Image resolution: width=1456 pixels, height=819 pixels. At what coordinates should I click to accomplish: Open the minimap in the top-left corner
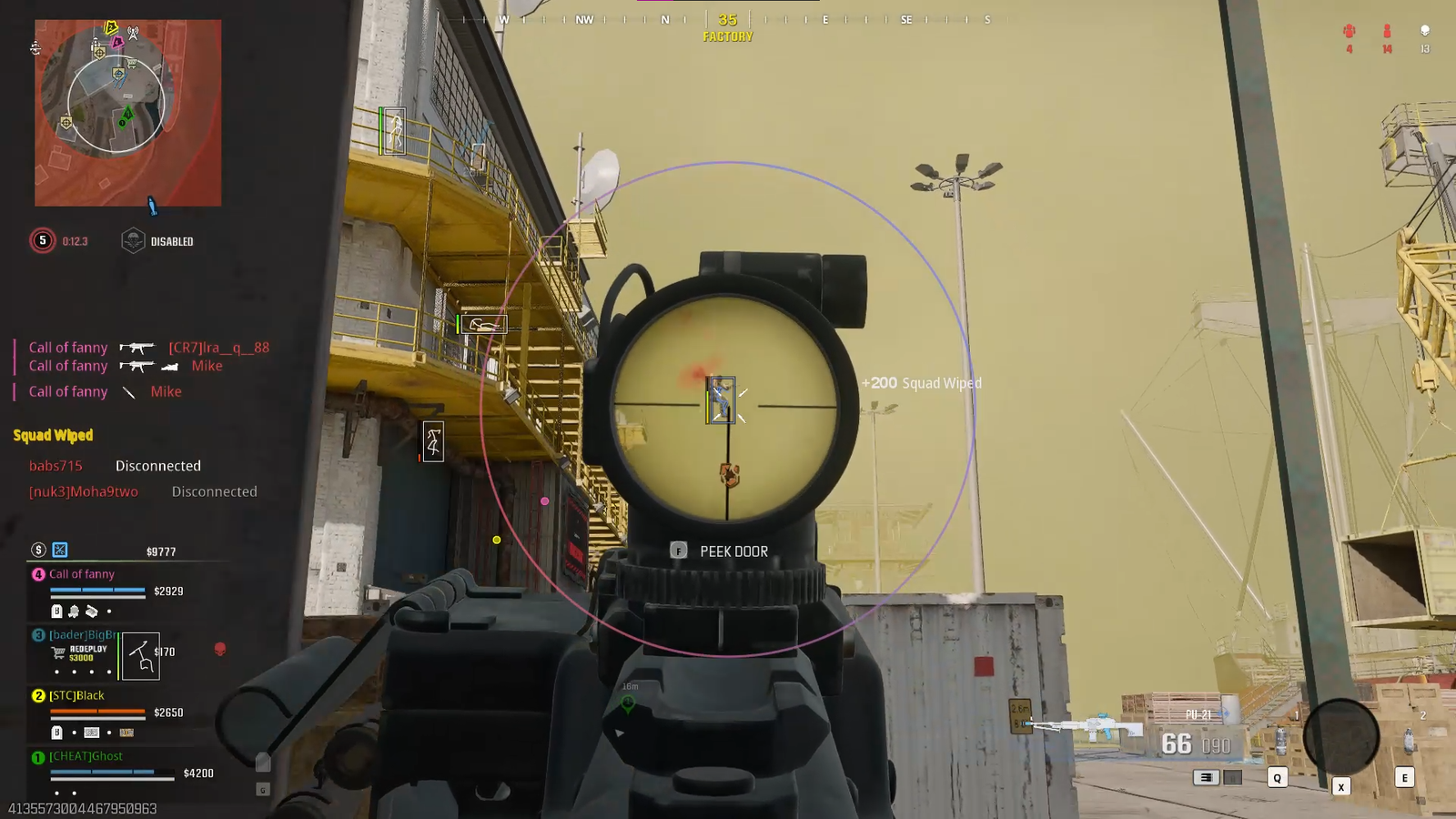click(127, 109)
